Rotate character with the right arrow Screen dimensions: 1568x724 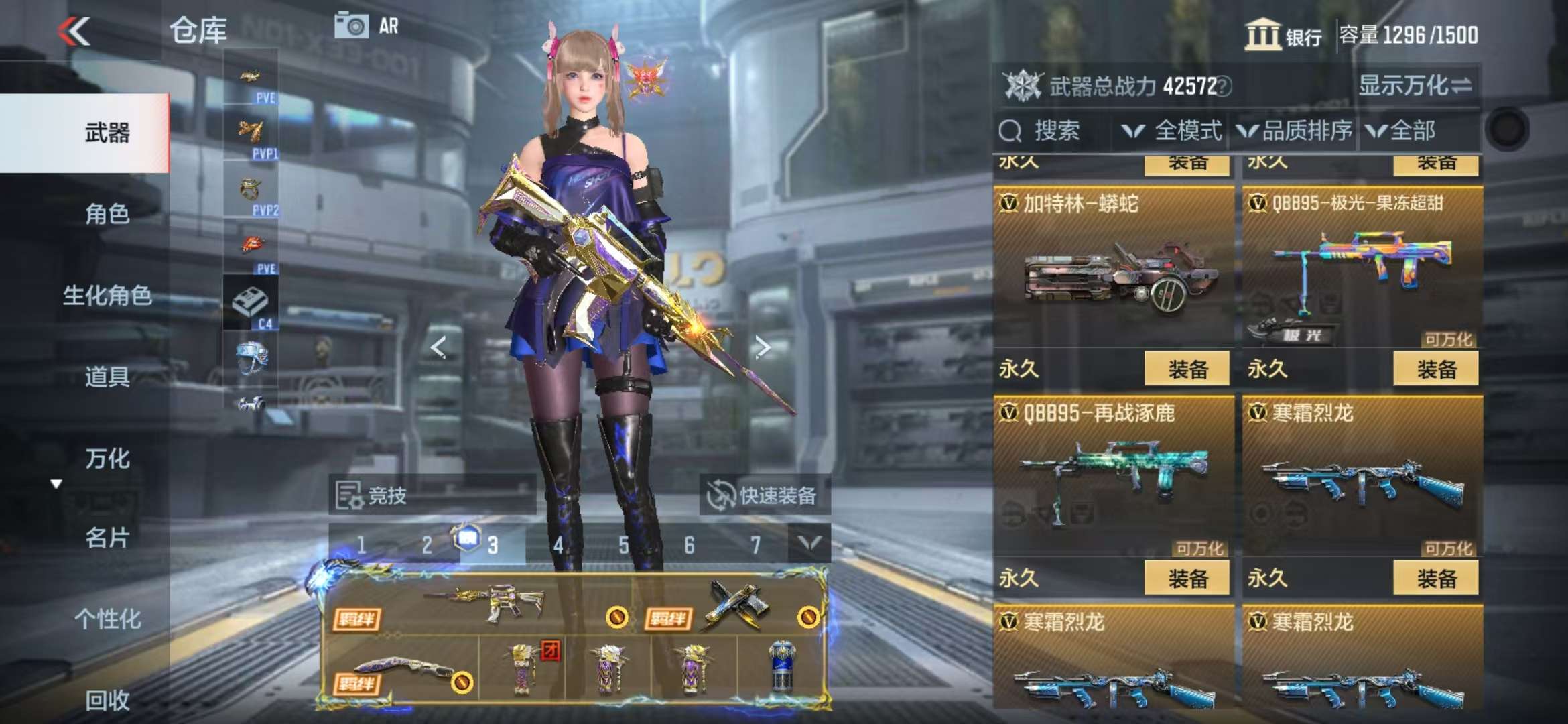pos(762,347)
